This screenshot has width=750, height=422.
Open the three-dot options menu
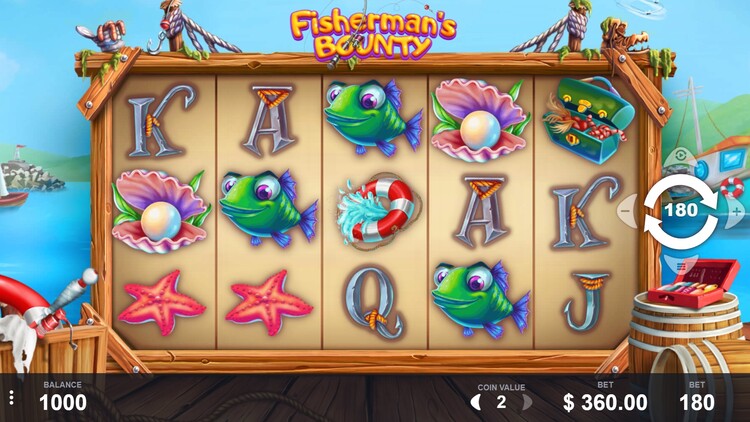coord(12,398)
